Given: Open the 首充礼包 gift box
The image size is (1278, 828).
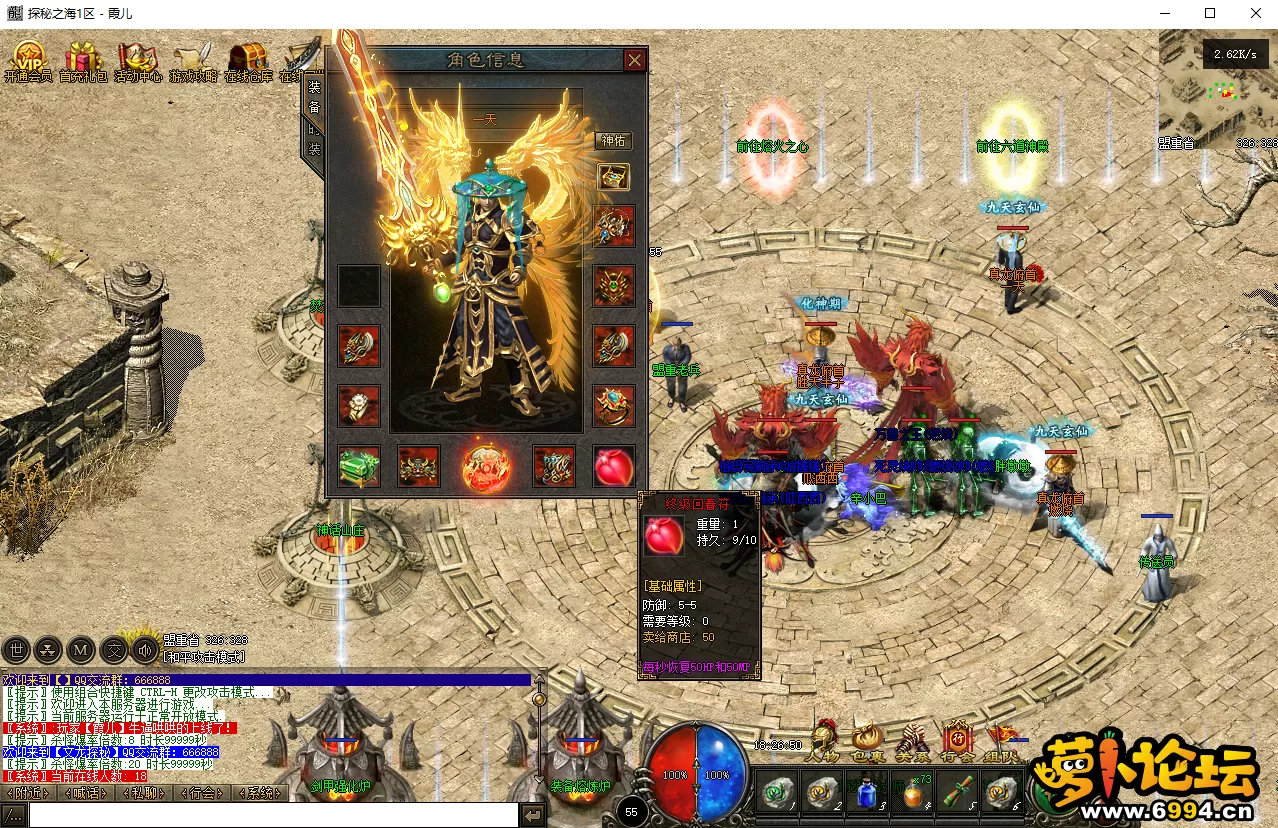Looking at the screenshot, I should pyautogui.click(x=83, y=58).
